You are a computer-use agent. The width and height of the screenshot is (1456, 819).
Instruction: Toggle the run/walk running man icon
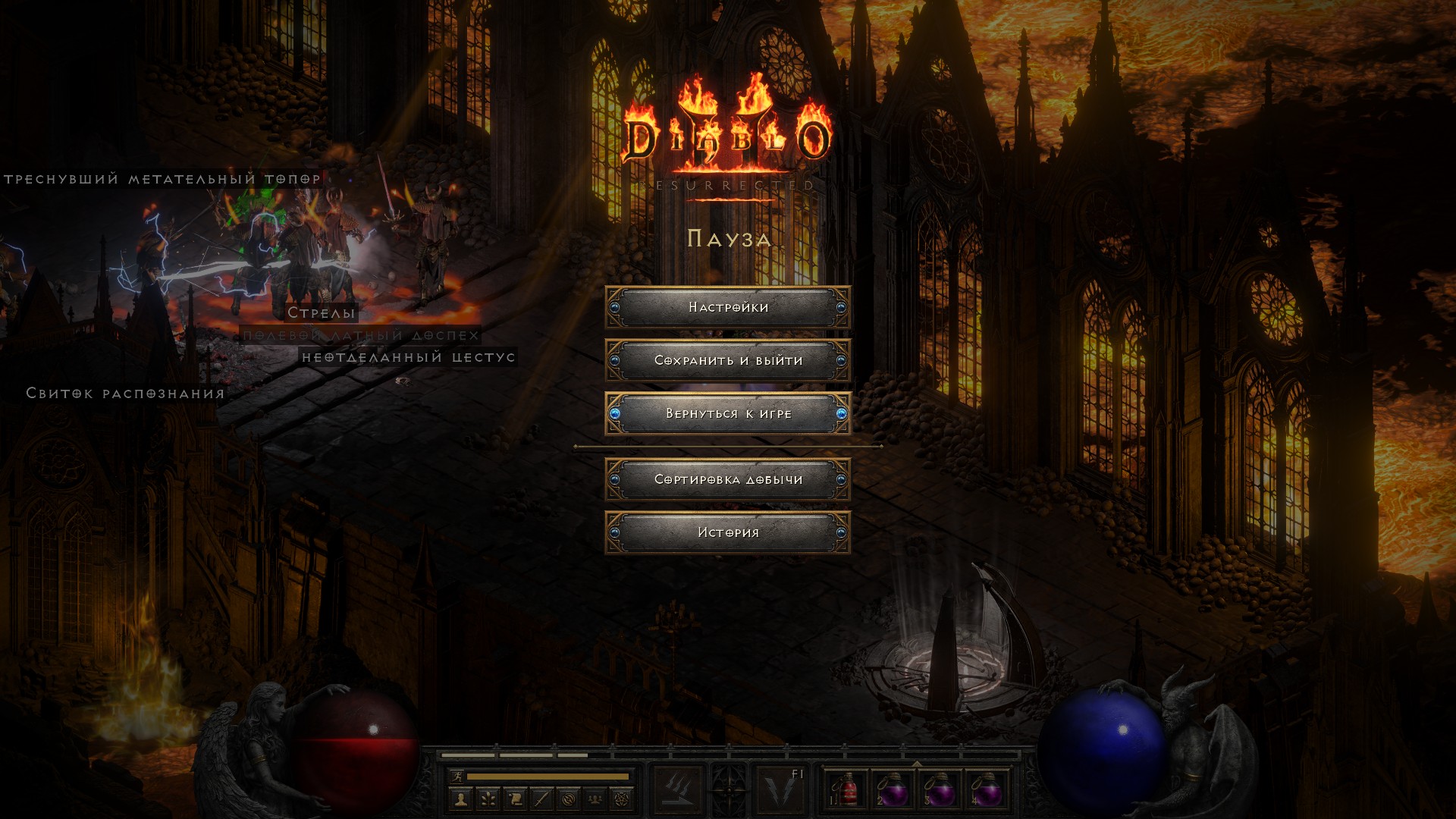tap(457, 777)
